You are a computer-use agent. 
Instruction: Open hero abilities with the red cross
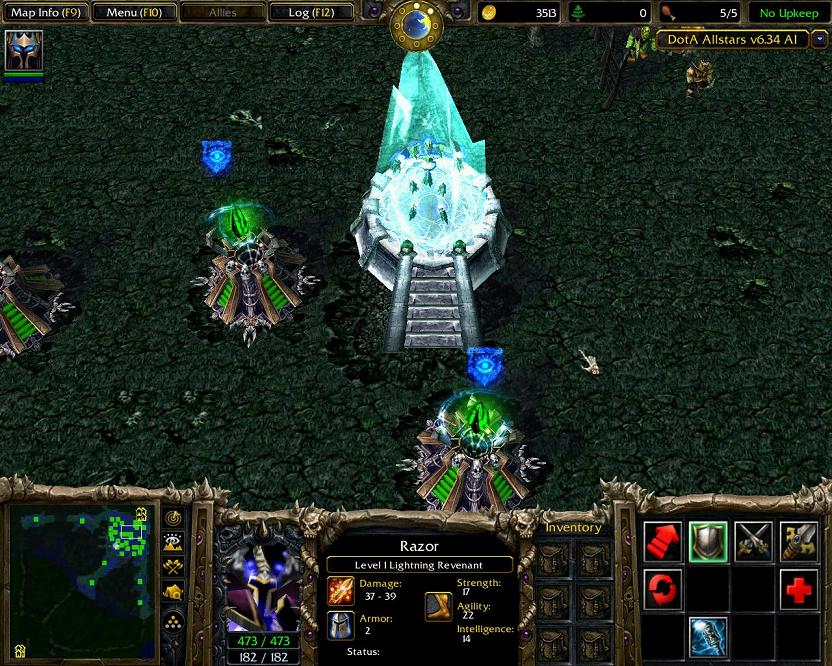pos(799,588)
